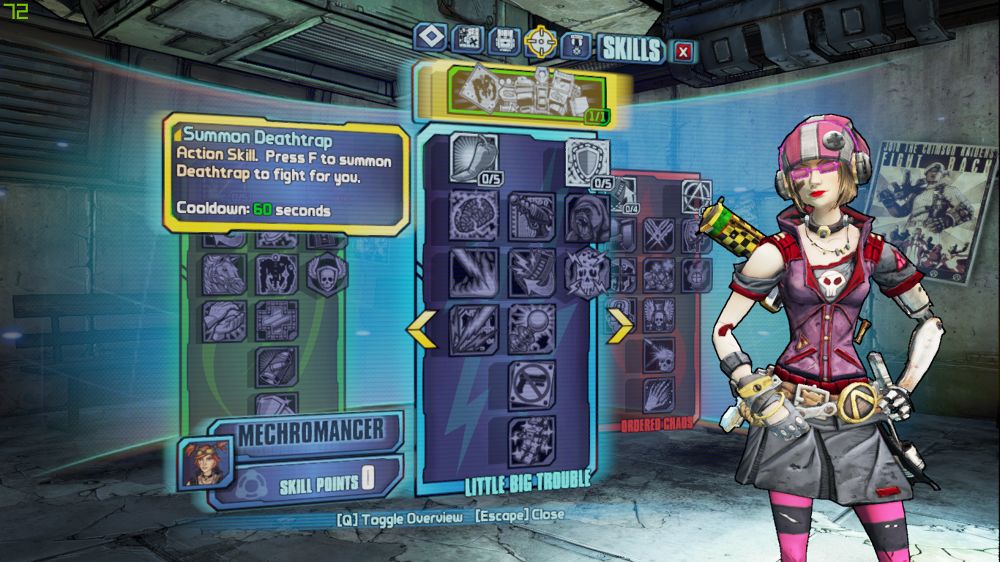The width and height of the screenshot is (1000, 562).
Task: Select the crosshair Skills tab
Action: pyautogui.click(x=541, y=41)
